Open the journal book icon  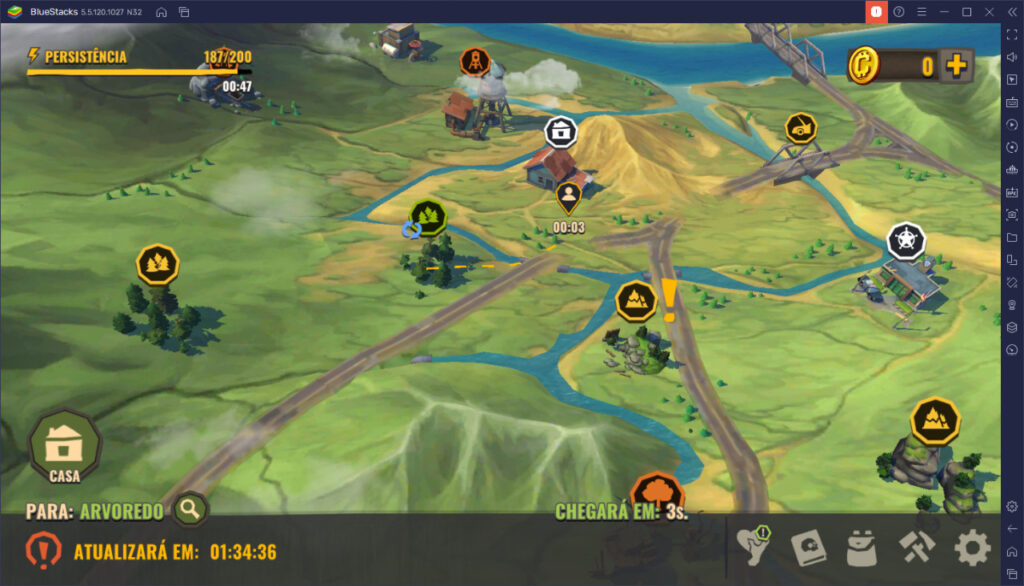coord(808,547)
